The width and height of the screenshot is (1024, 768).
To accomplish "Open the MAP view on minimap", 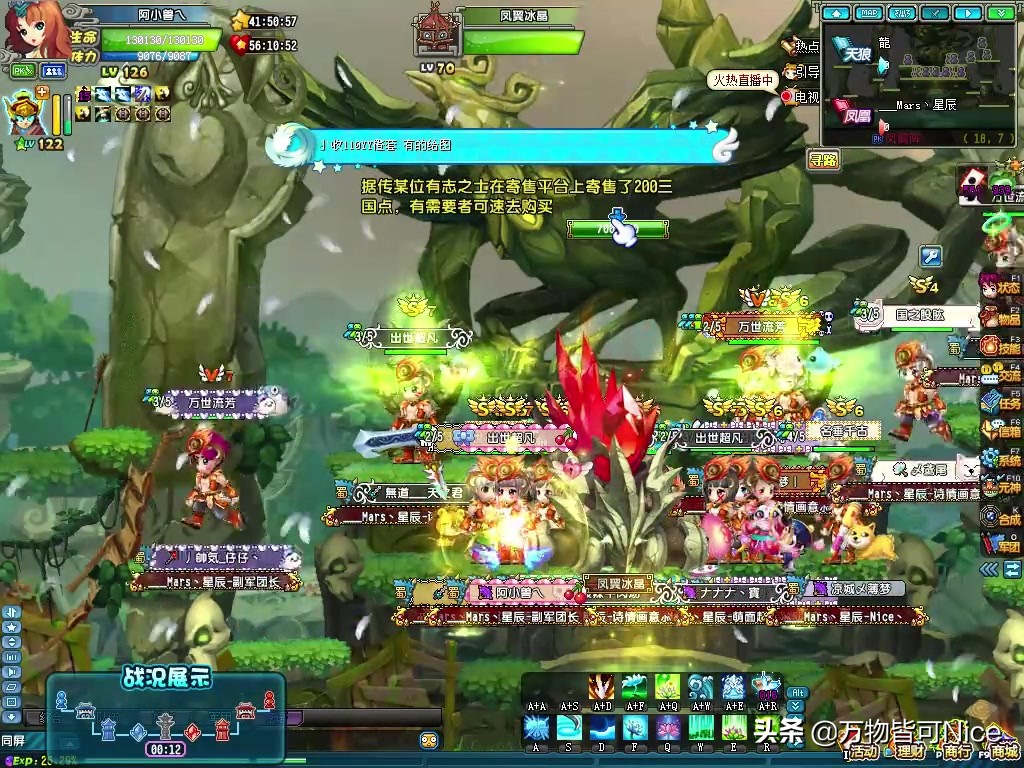I will point(871,13).
